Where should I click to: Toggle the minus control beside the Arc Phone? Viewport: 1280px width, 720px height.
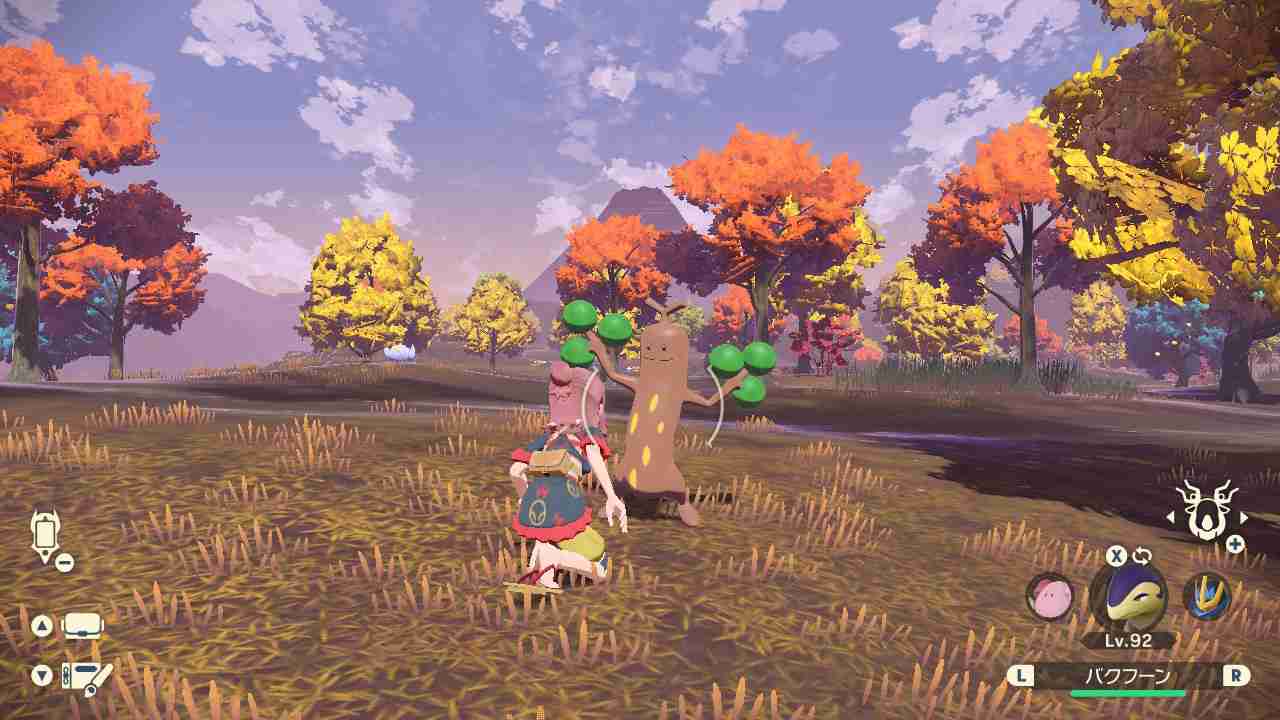[x=64, y=560]
